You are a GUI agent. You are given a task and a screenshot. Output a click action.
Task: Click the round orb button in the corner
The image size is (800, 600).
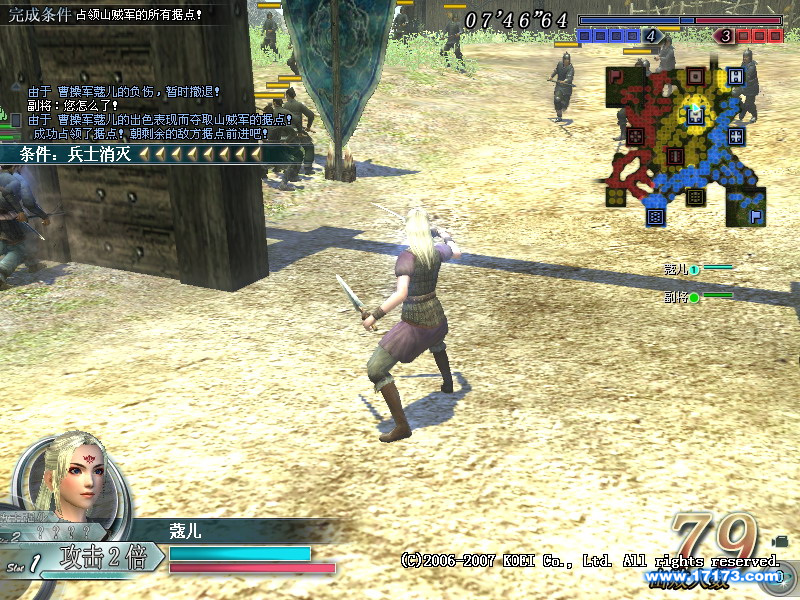[784, 576]
